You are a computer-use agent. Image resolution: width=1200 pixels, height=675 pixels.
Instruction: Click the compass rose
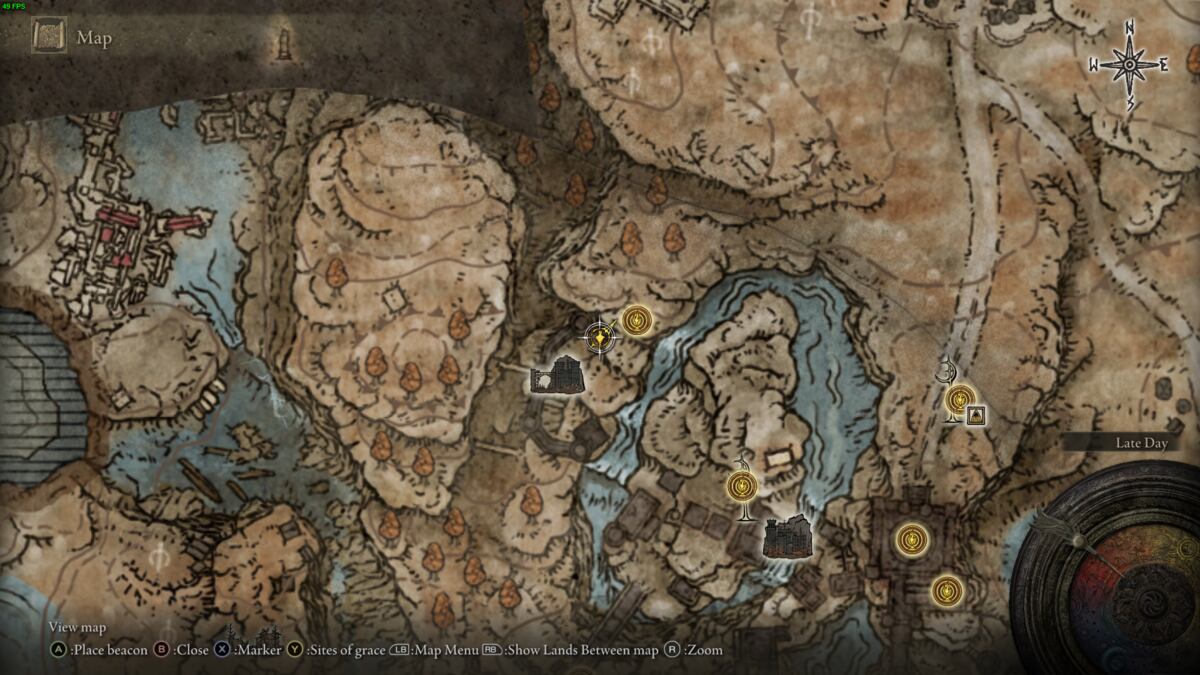(x=1129, y=65)
